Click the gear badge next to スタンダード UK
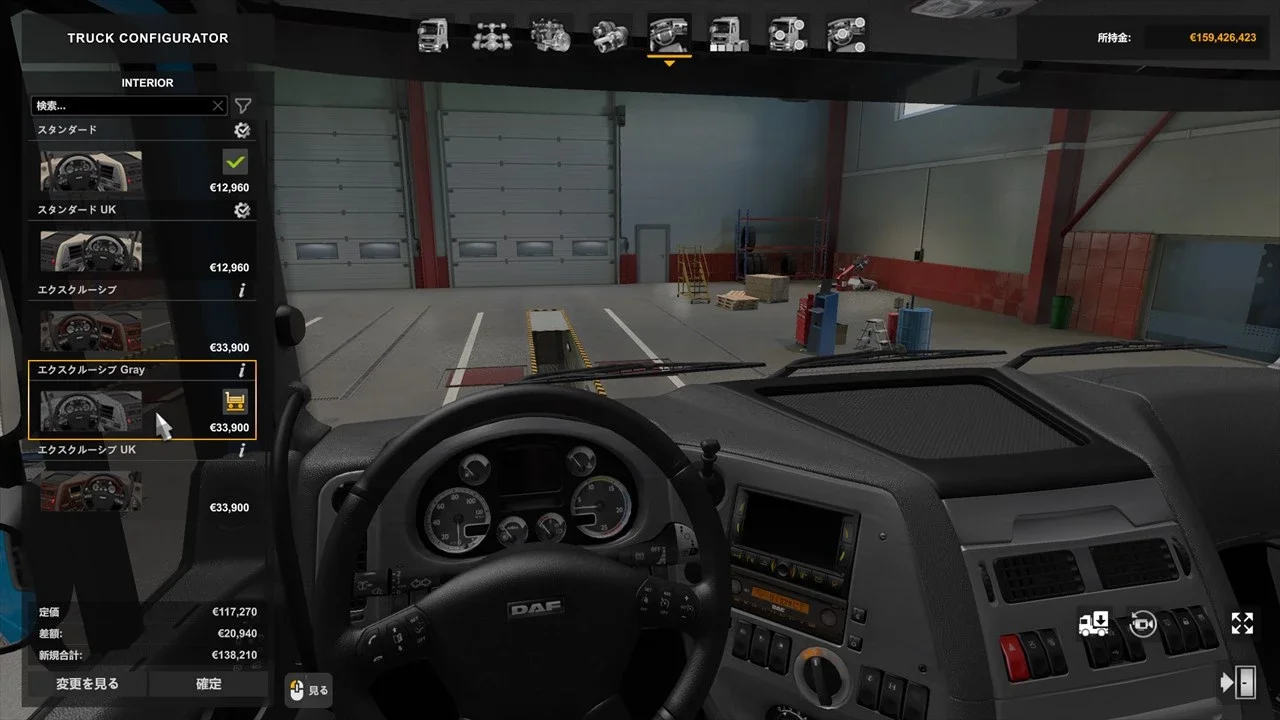The image size is (1280, 720). (x=241, y=210)
